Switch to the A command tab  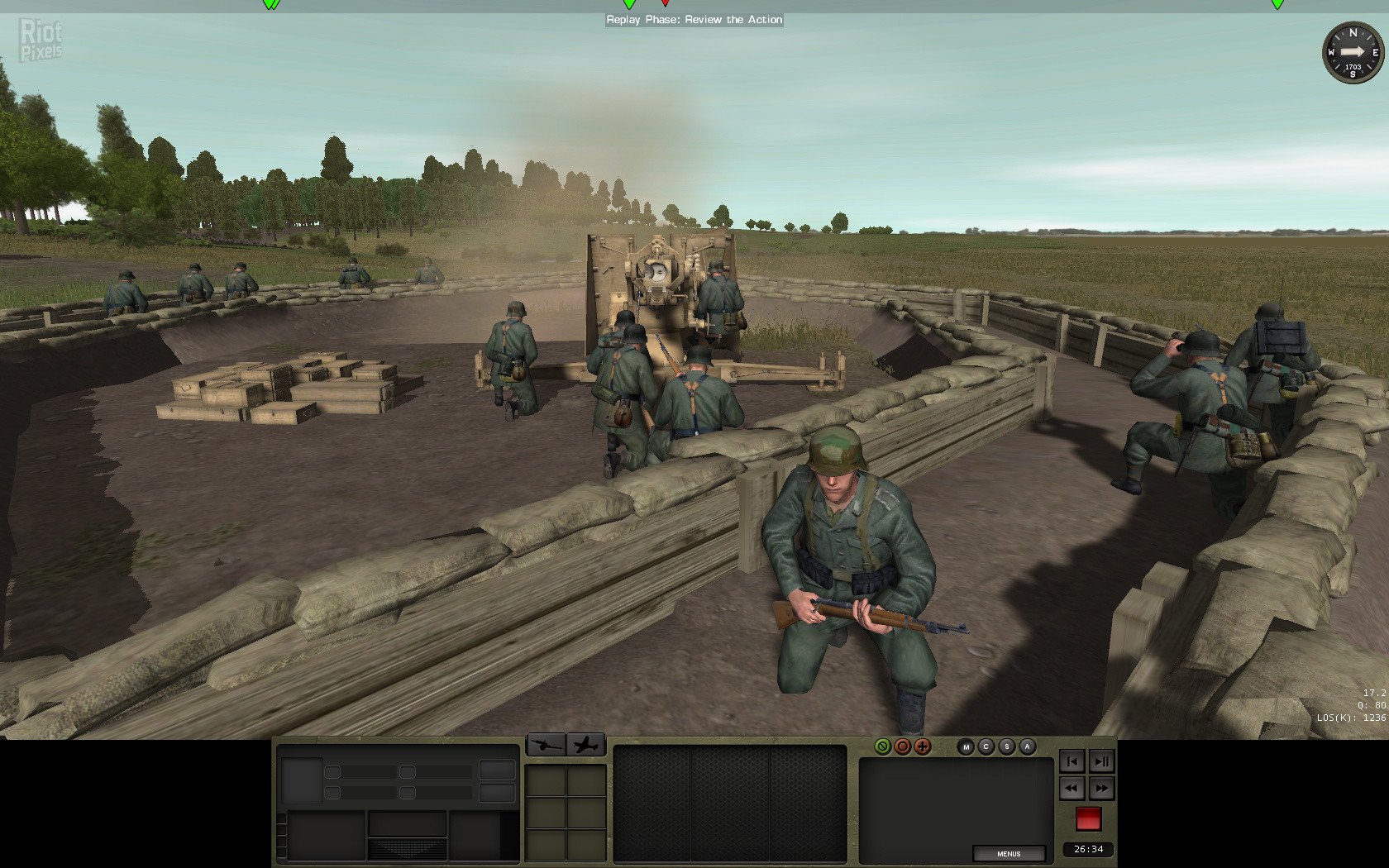point(1027,746)
